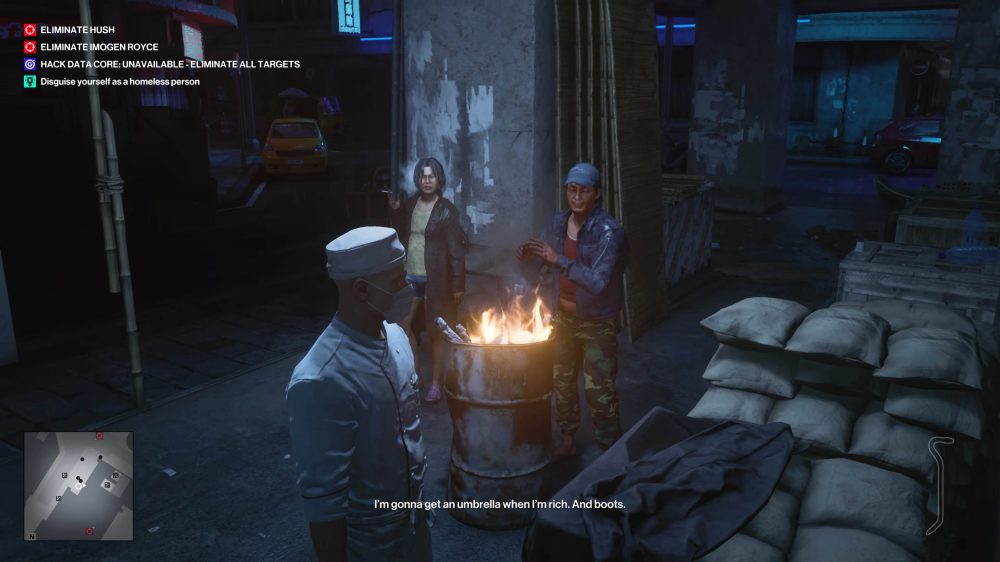
Task: Open the minimap
Action: pos(78,486)
